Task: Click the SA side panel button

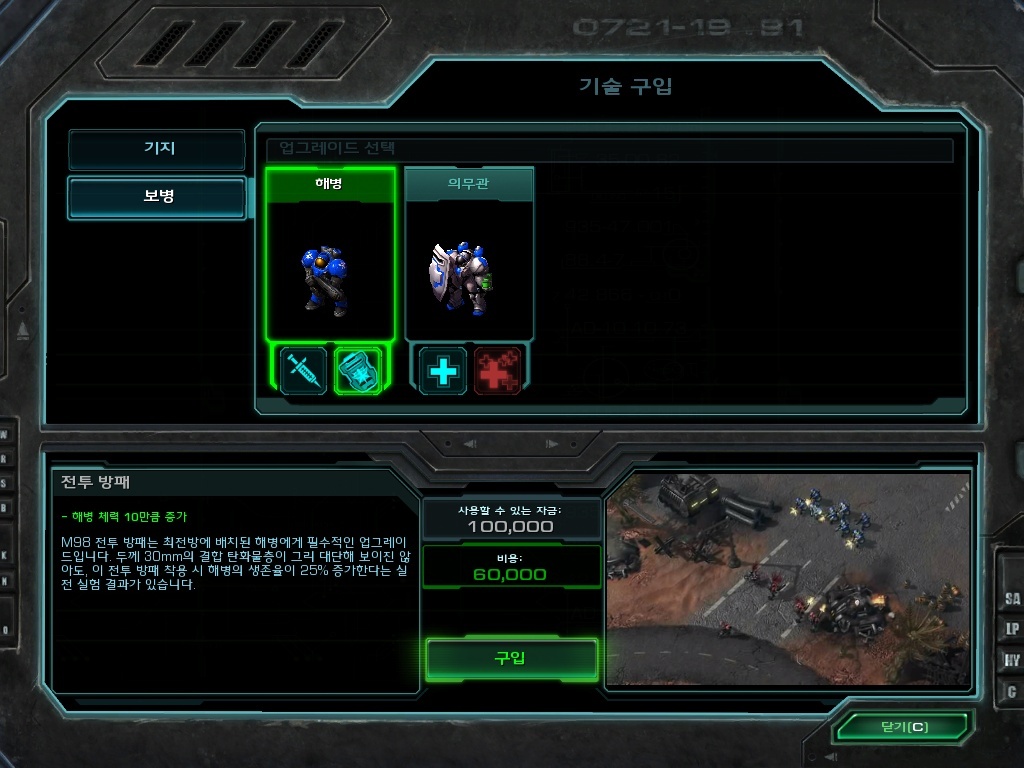Action: tap(1011, 600)
